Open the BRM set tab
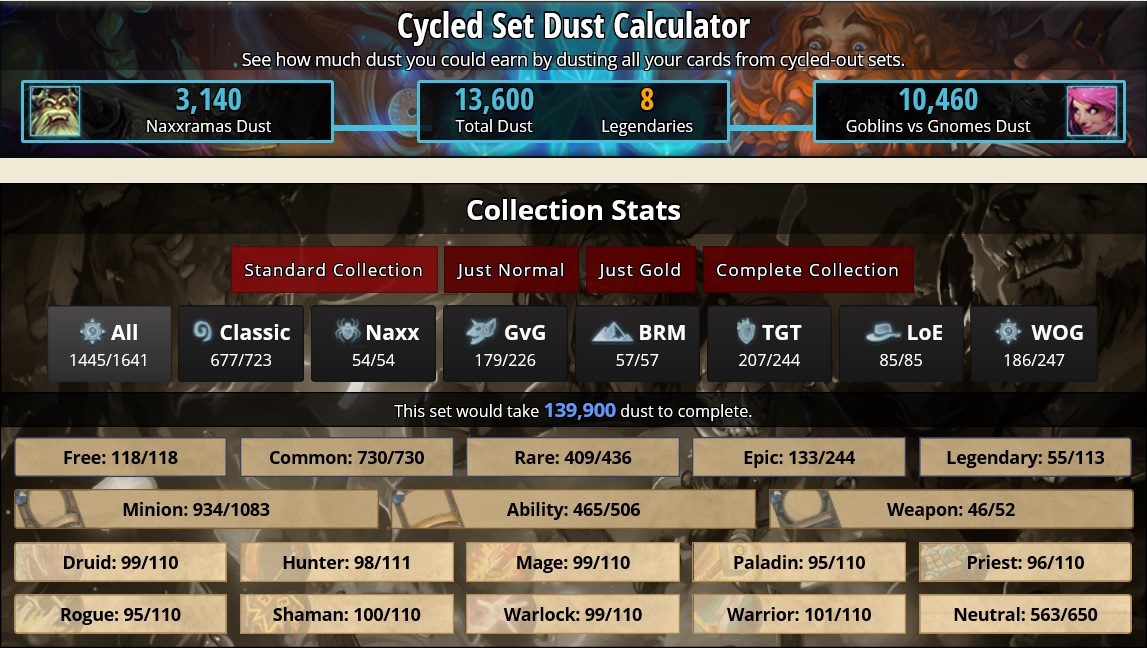 tap(638, 344)
